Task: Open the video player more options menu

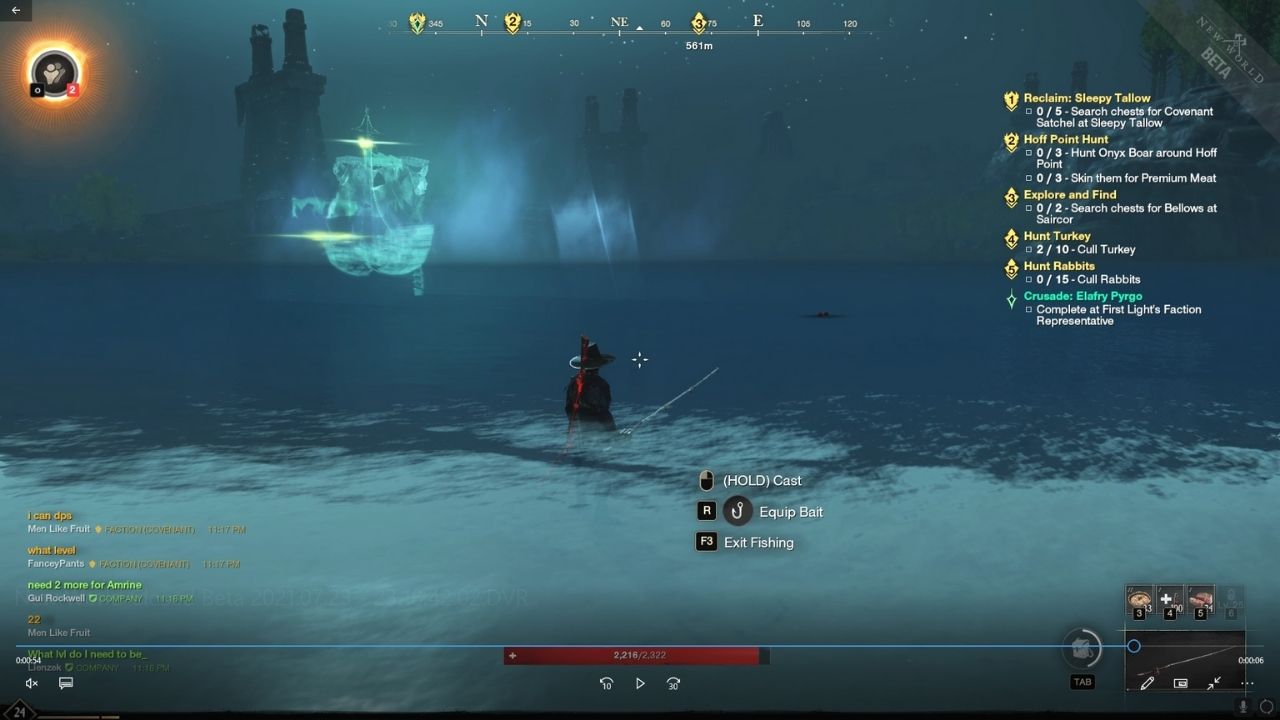Action: click(1247, 683)
